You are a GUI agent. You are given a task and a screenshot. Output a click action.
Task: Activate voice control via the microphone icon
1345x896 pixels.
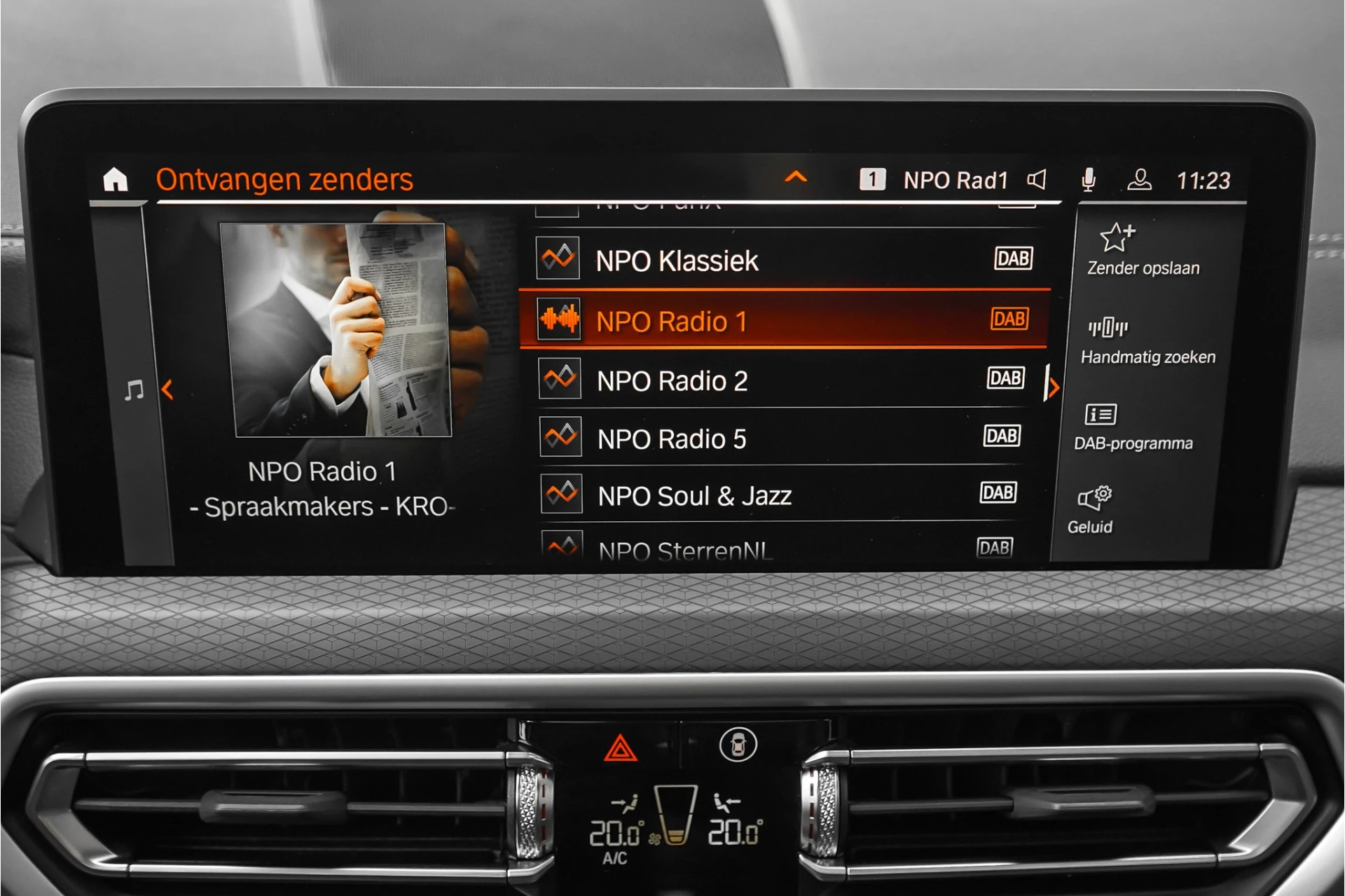pos(1088,181)
